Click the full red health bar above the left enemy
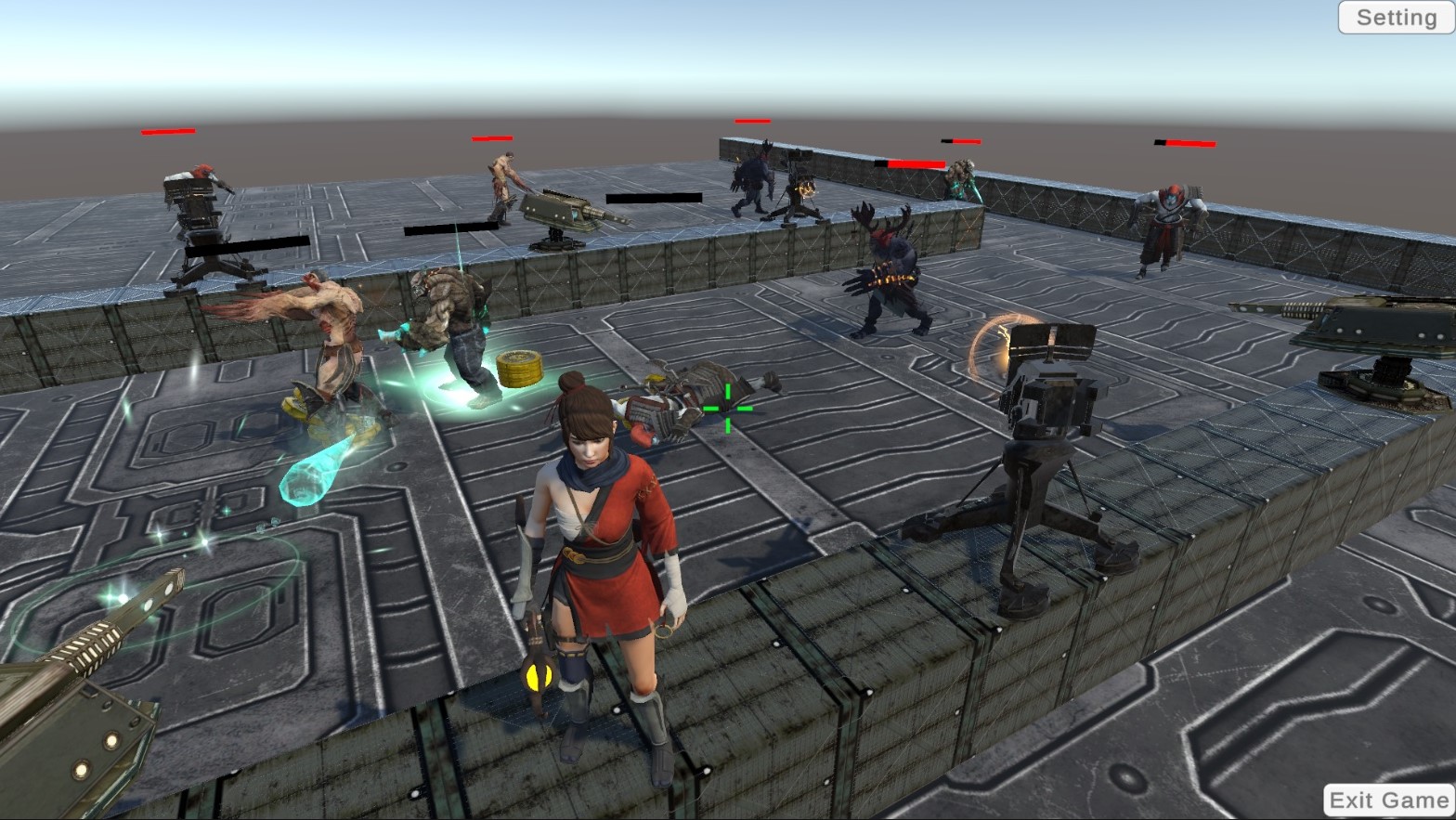1456x820 pixels. pyautogui.click(x=167, y=131)
